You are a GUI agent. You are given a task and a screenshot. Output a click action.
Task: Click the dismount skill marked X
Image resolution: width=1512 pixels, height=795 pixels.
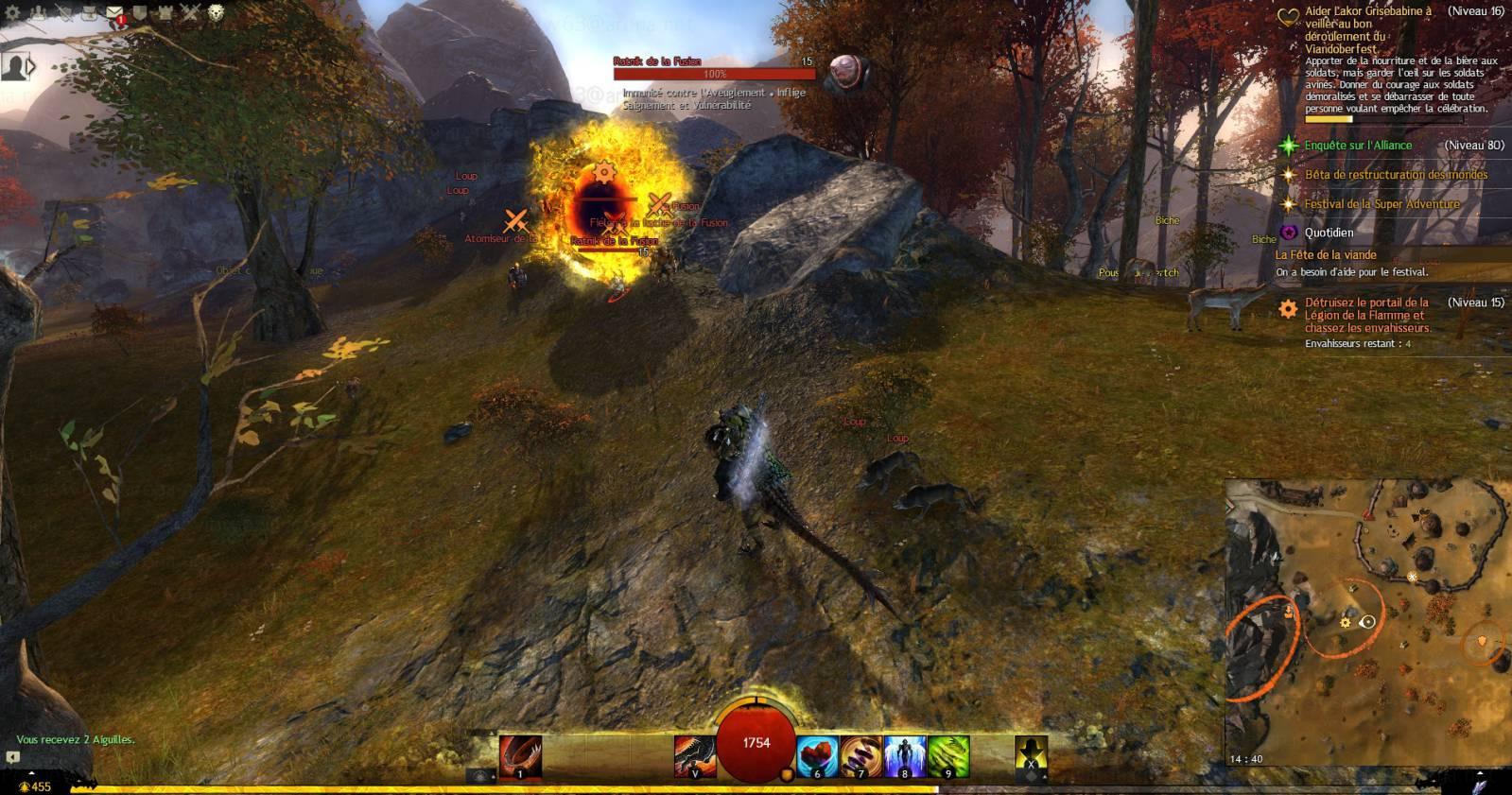click(x=1031, y=757)
